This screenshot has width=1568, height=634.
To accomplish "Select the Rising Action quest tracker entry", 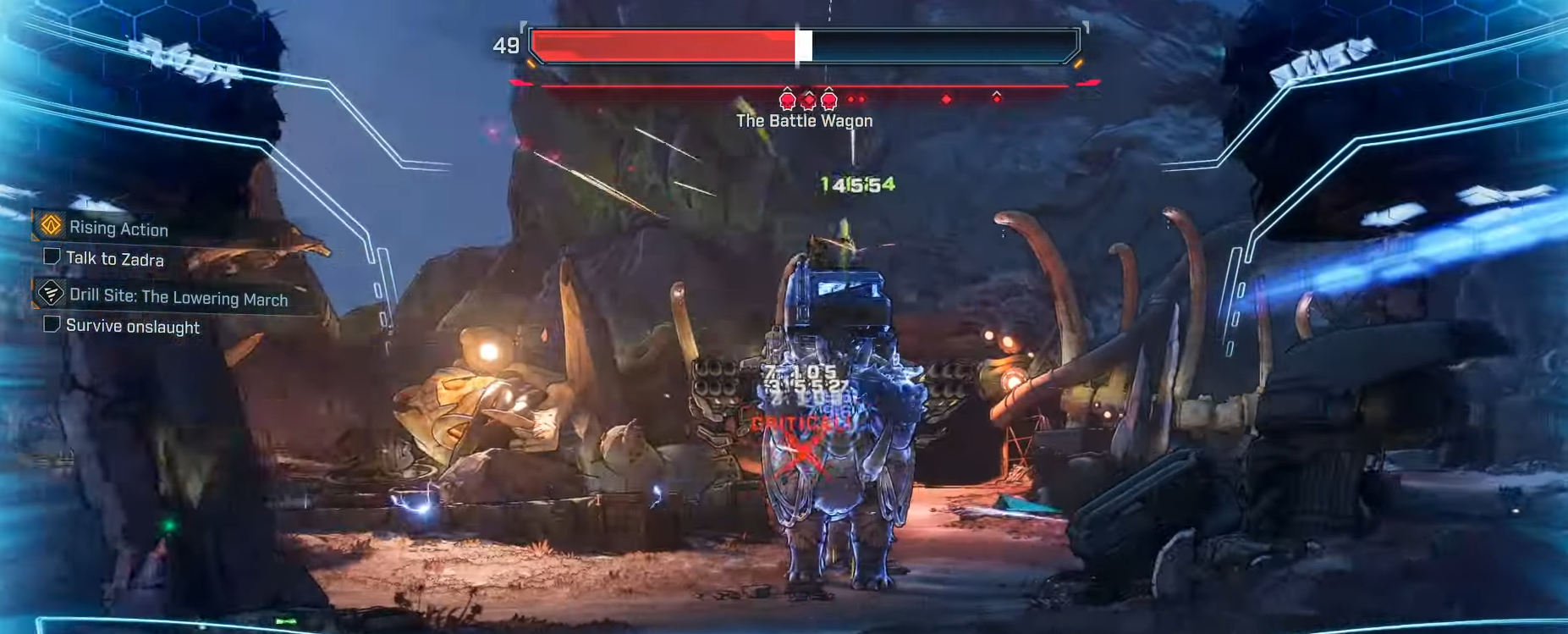I will click(118, 228).
